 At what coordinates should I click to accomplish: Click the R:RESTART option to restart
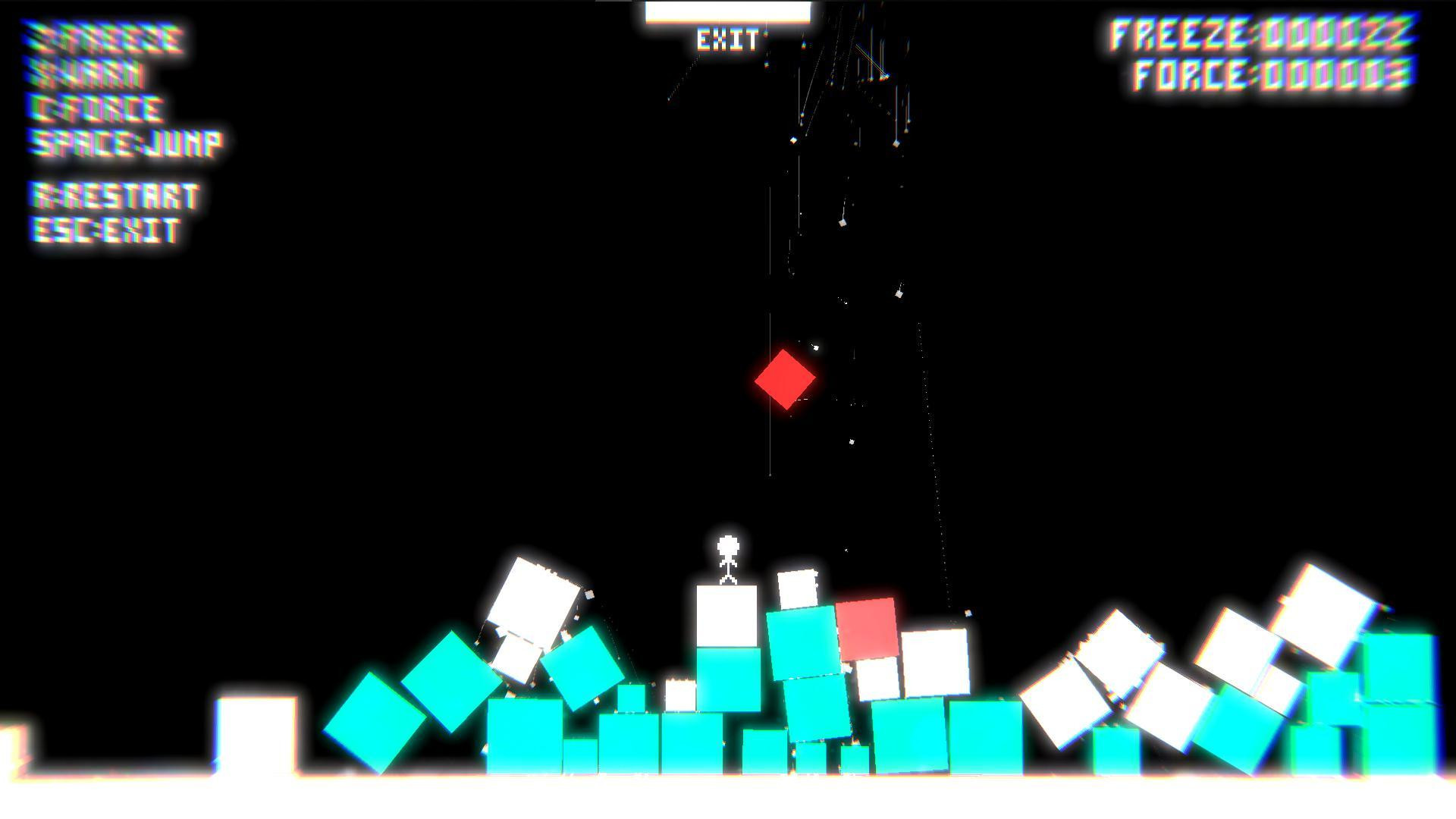(x=114, y=196)
